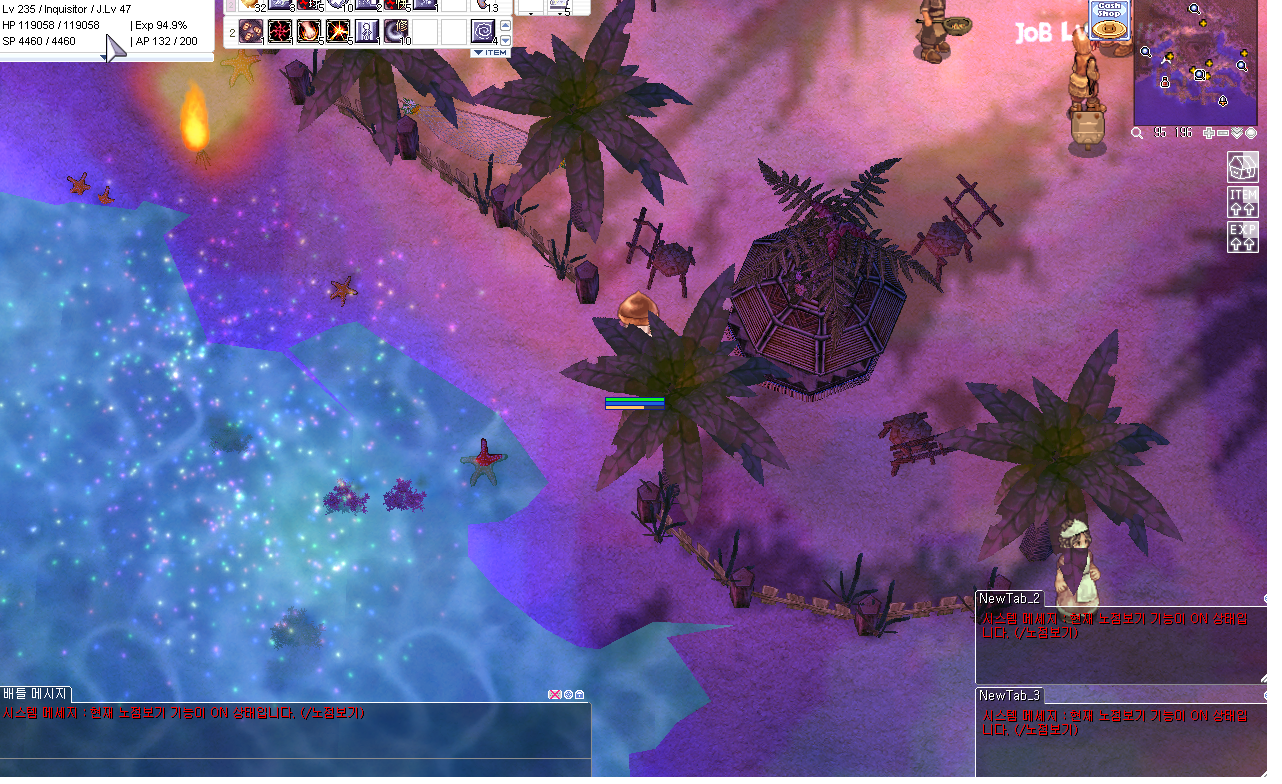Click the minimap magnifier search icon
1282x784 pixels.
1138,133
